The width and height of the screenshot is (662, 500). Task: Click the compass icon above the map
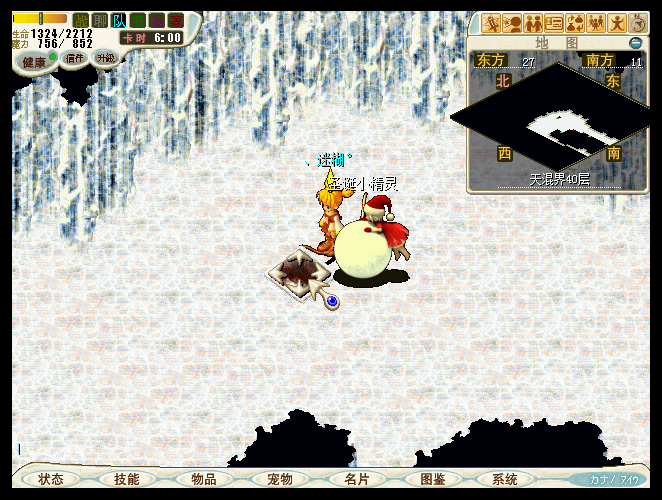coord(639,23)
